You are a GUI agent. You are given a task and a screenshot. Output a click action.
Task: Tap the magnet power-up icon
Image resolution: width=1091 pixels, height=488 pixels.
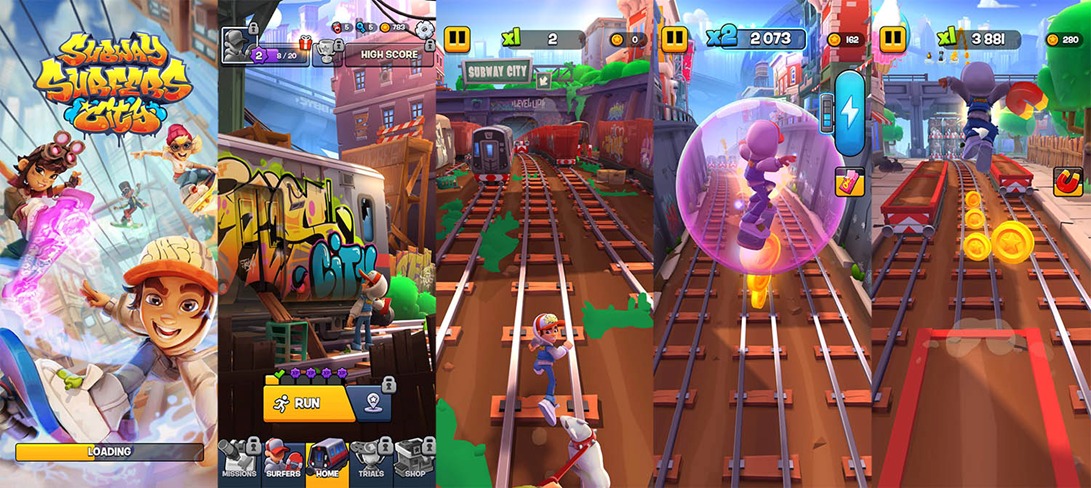click(x=1067, y=181)
